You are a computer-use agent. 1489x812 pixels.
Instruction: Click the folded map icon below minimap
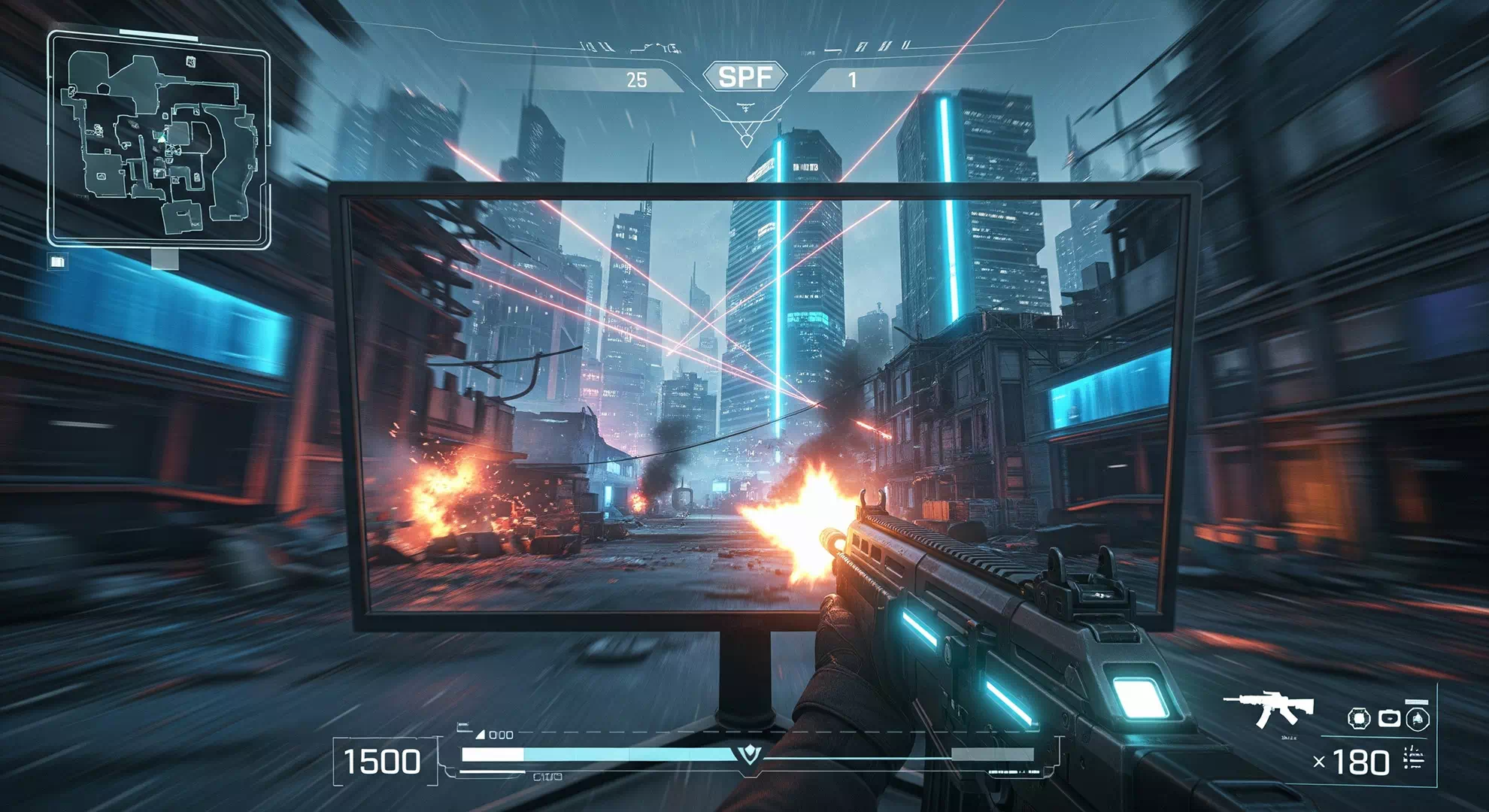(58, 261)
